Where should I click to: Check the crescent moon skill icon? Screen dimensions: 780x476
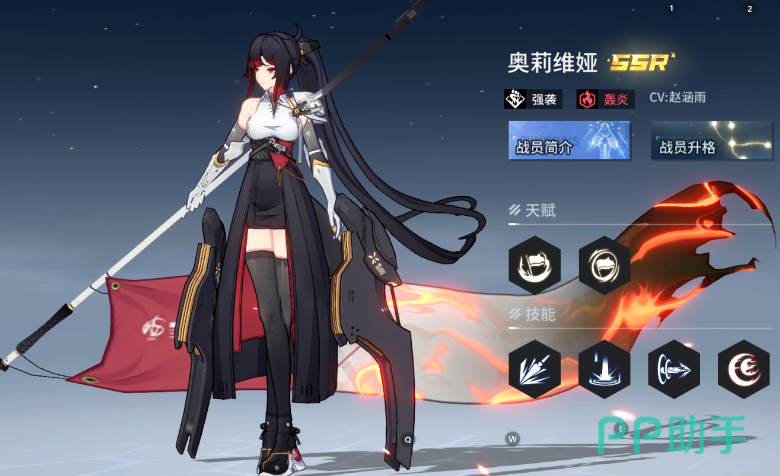click(x=743, y=369)
